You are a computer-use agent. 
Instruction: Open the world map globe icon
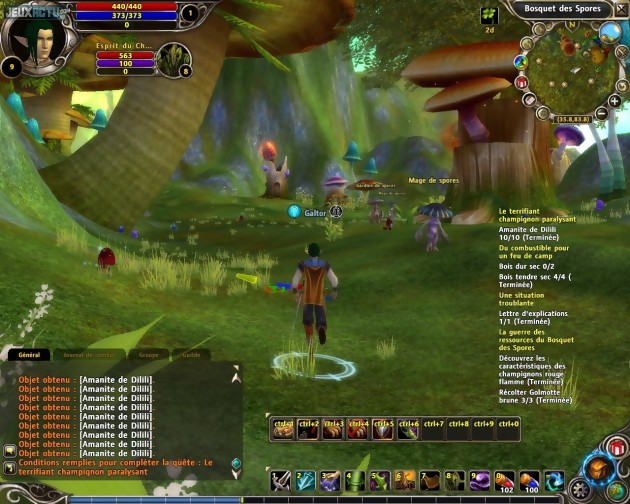pos(608,31)
